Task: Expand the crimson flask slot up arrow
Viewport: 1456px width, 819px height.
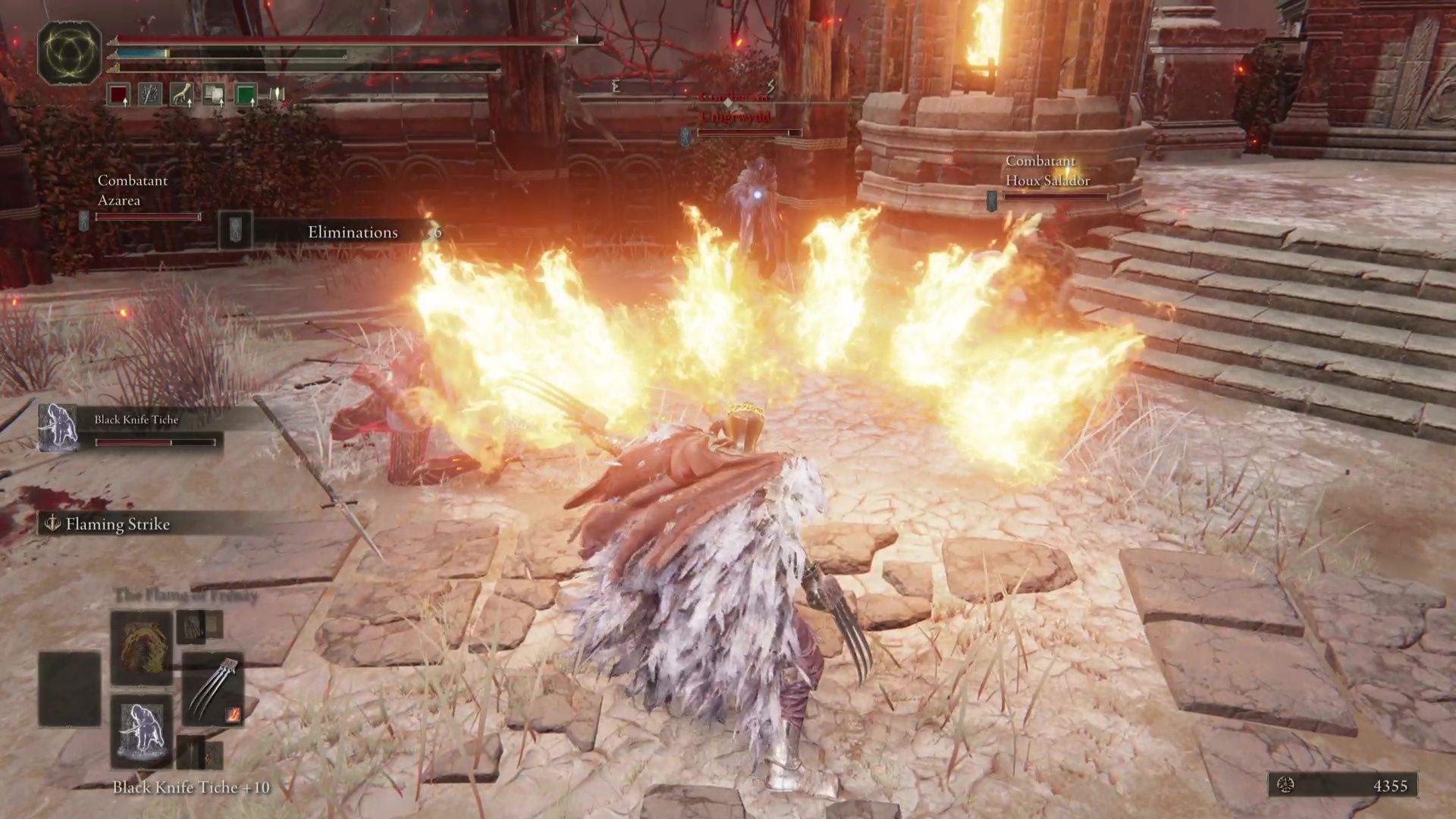Action: pos(125,104)
